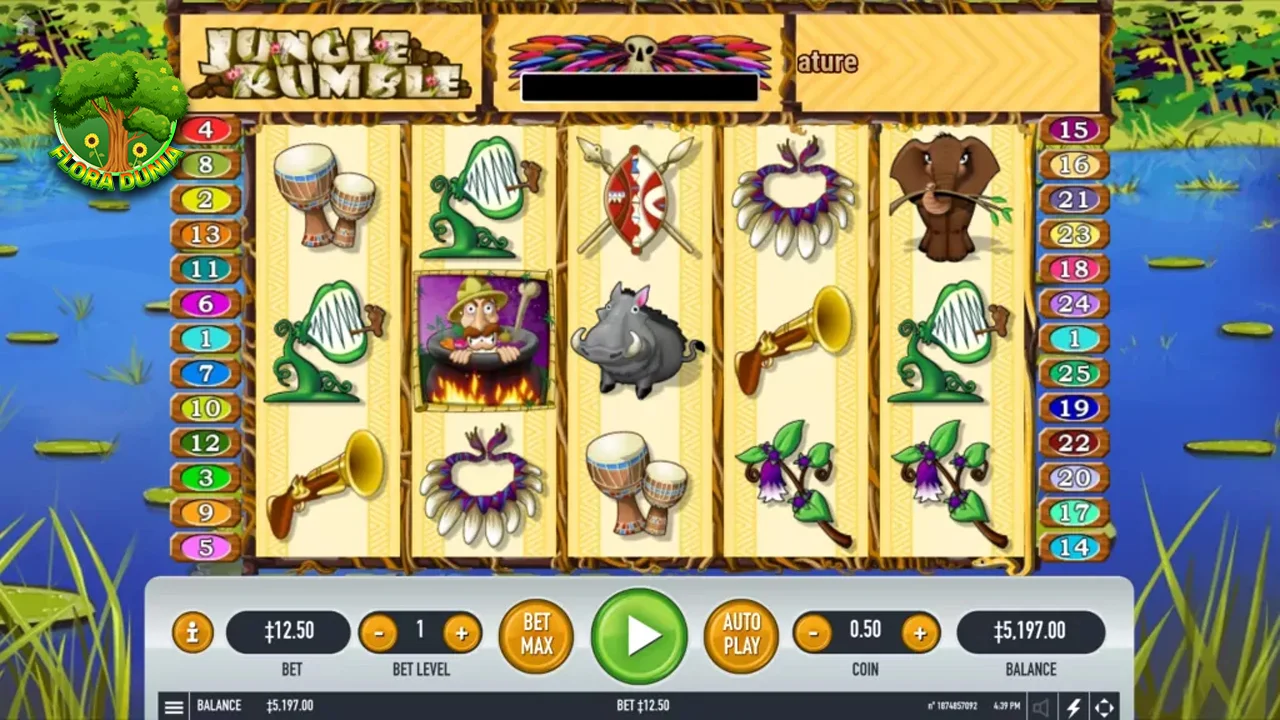Decrease the coin value with minus
Screen dimensions: 1280x720
tap(812, 632)
